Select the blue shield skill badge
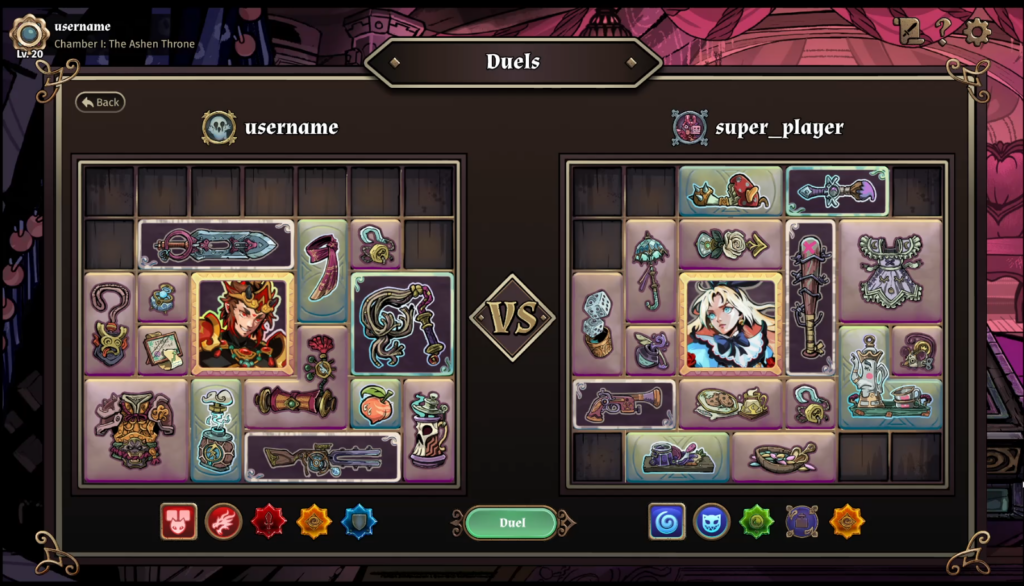The height and width of the screenshot is (586, 1024). (360, 521)
